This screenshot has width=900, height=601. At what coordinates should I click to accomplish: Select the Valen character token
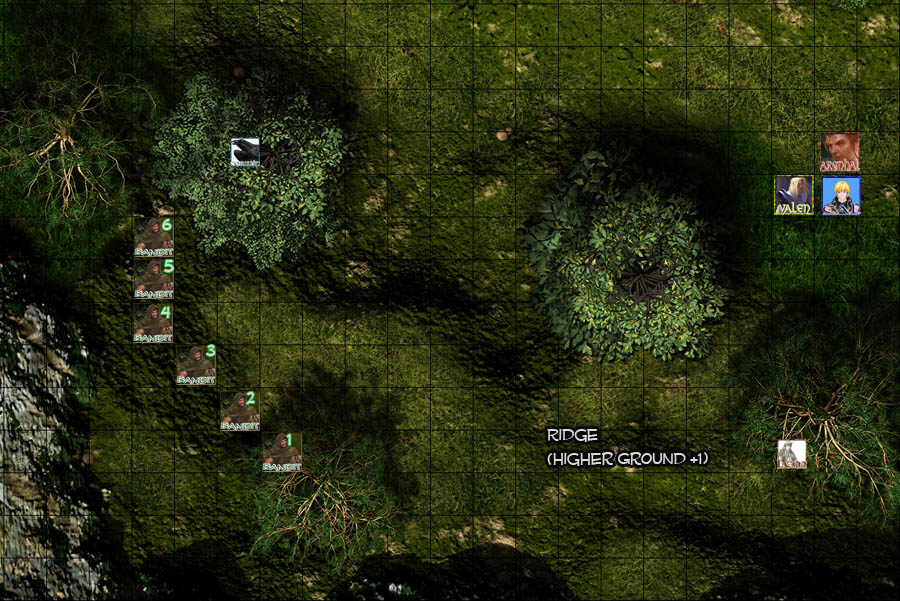coord(793,195)
